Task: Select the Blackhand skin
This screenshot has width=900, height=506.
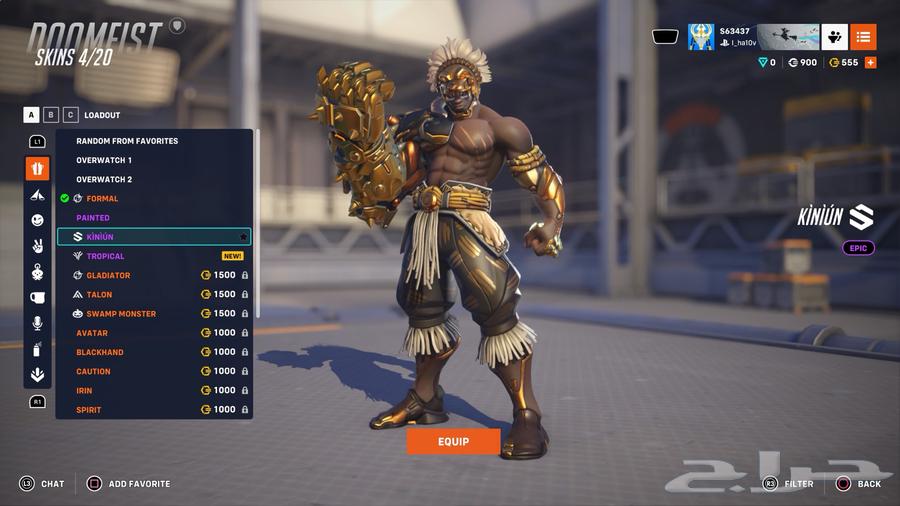Action: tap(100, 352)
